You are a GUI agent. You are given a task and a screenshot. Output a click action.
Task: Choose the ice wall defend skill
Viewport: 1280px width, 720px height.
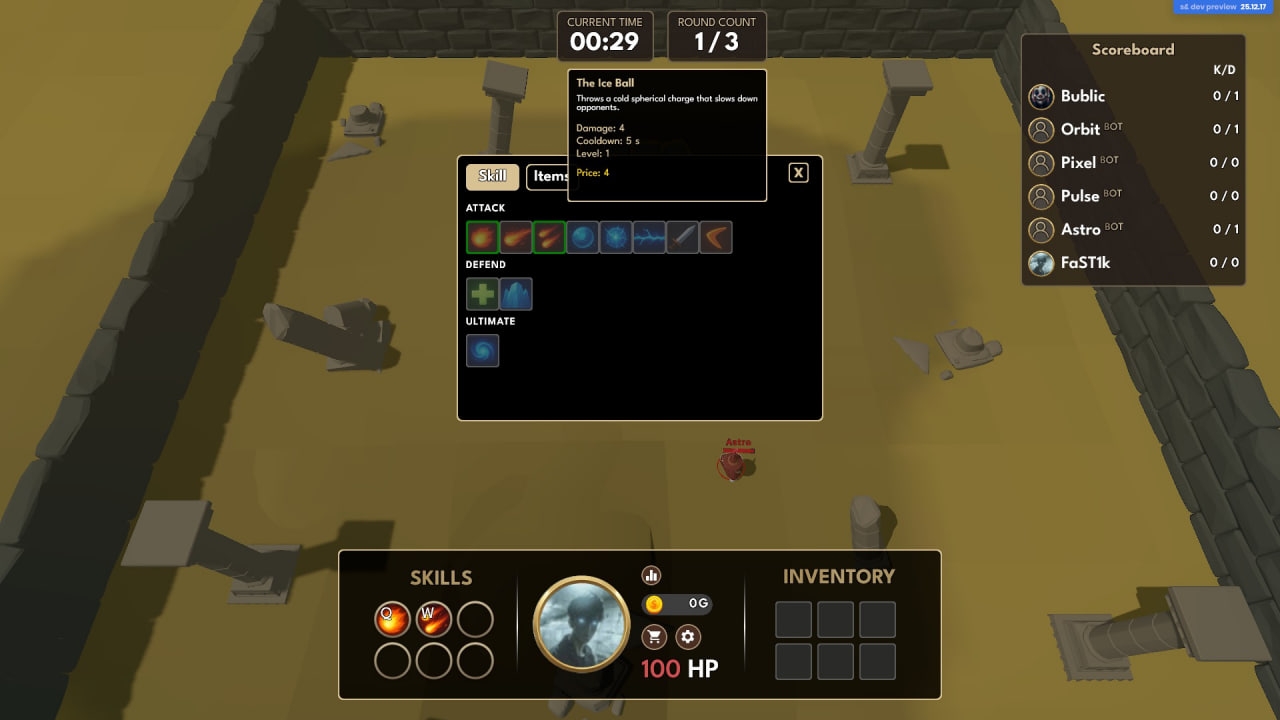click(x=516, y=294)
